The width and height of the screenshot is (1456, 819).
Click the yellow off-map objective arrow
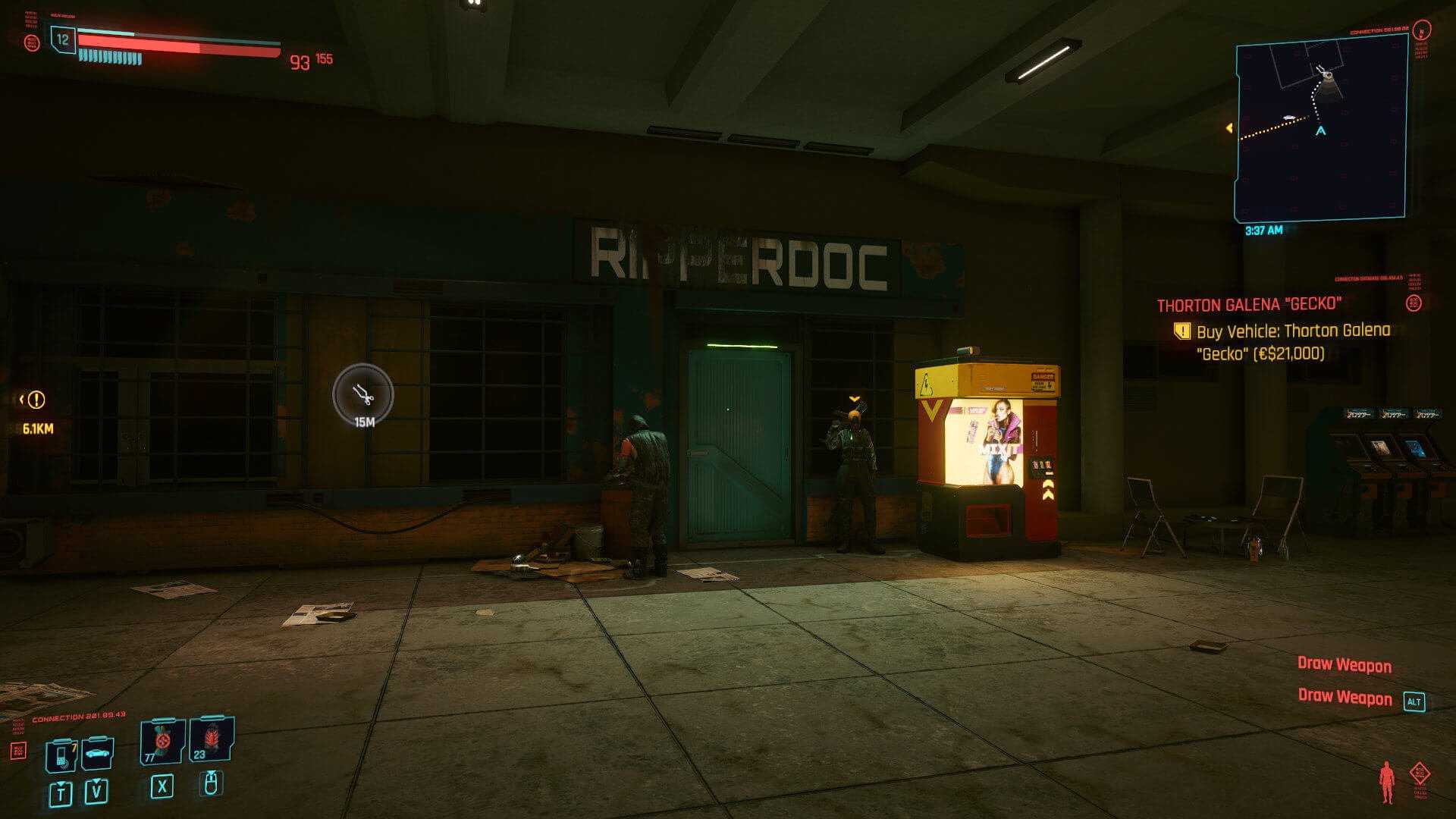[1229, 128]
